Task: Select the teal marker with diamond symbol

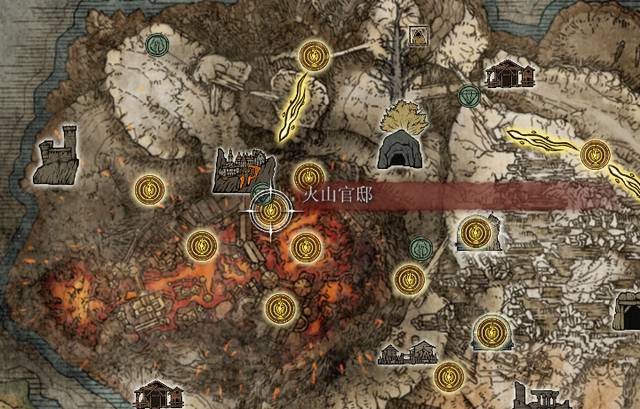Action: (x=469, y=95)
